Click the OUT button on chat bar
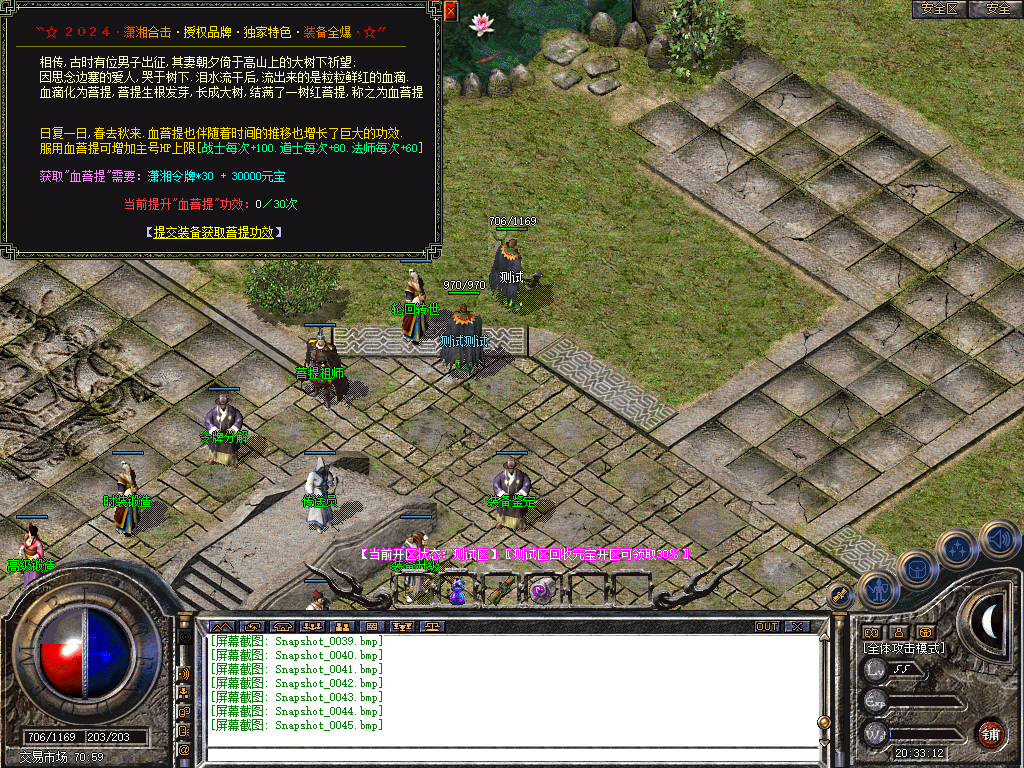This screenshot has height=768, width=1024. [x=767, y=626]
